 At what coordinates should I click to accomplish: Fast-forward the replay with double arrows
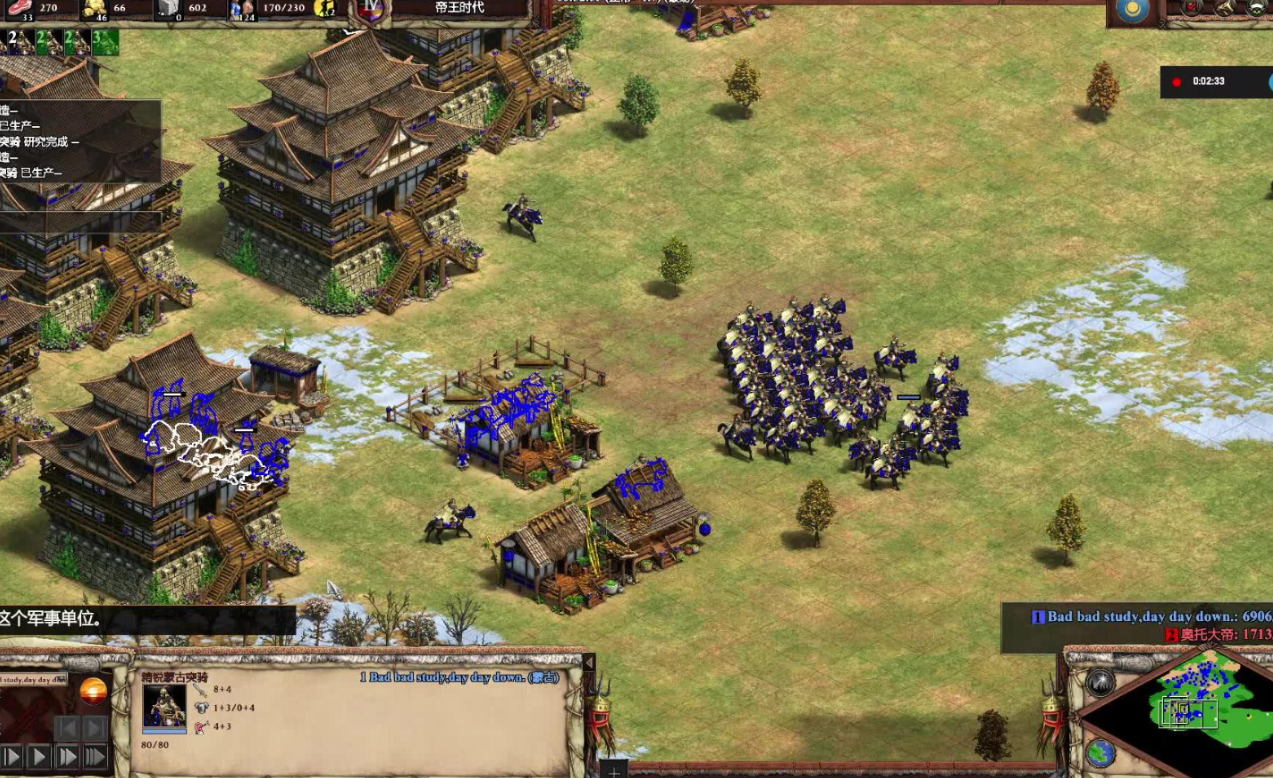pyautogui.click(x=67, y=757)
